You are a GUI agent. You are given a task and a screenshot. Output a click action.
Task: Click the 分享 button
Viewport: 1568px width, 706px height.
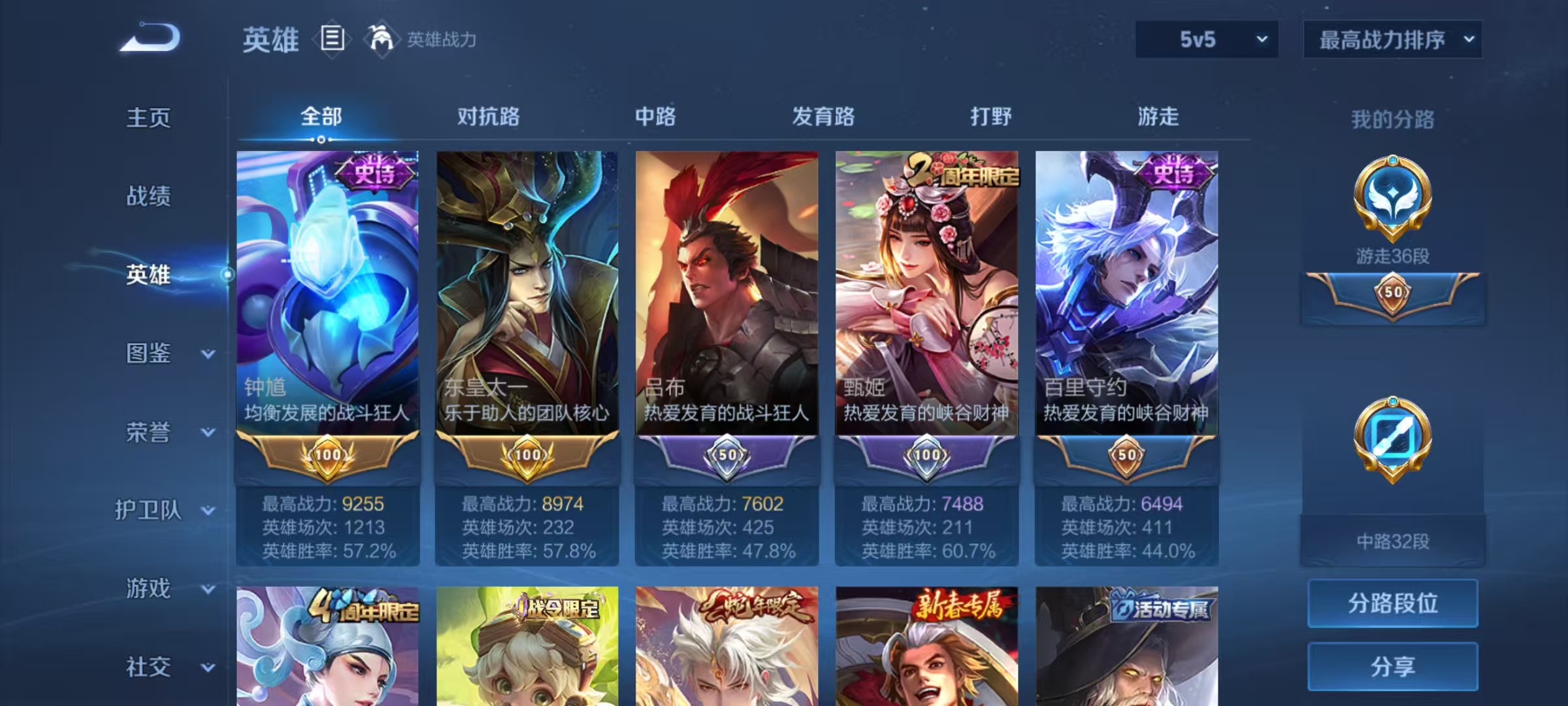1393,668
